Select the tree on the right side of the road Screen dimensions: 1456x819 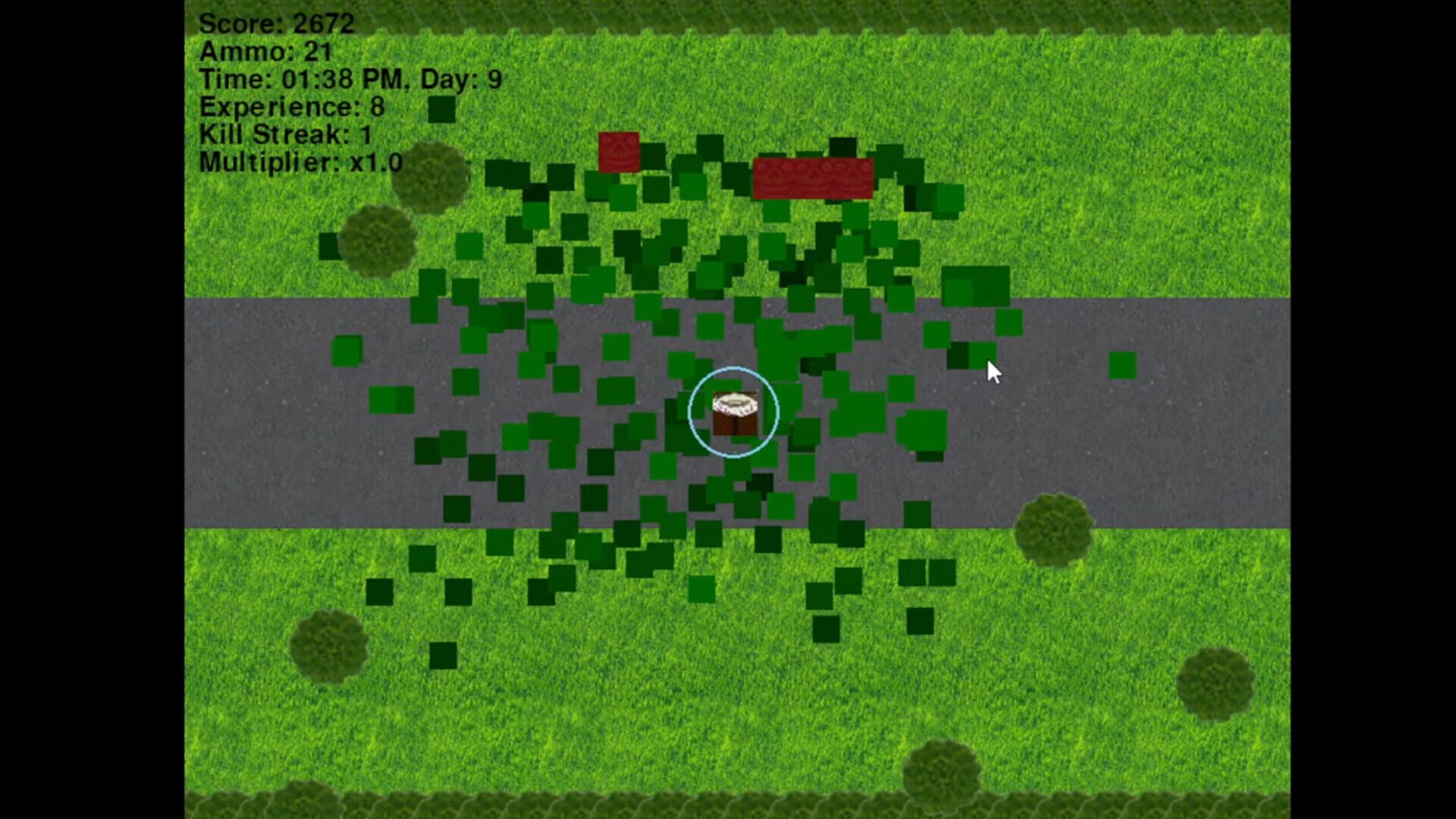point(1054,531)
